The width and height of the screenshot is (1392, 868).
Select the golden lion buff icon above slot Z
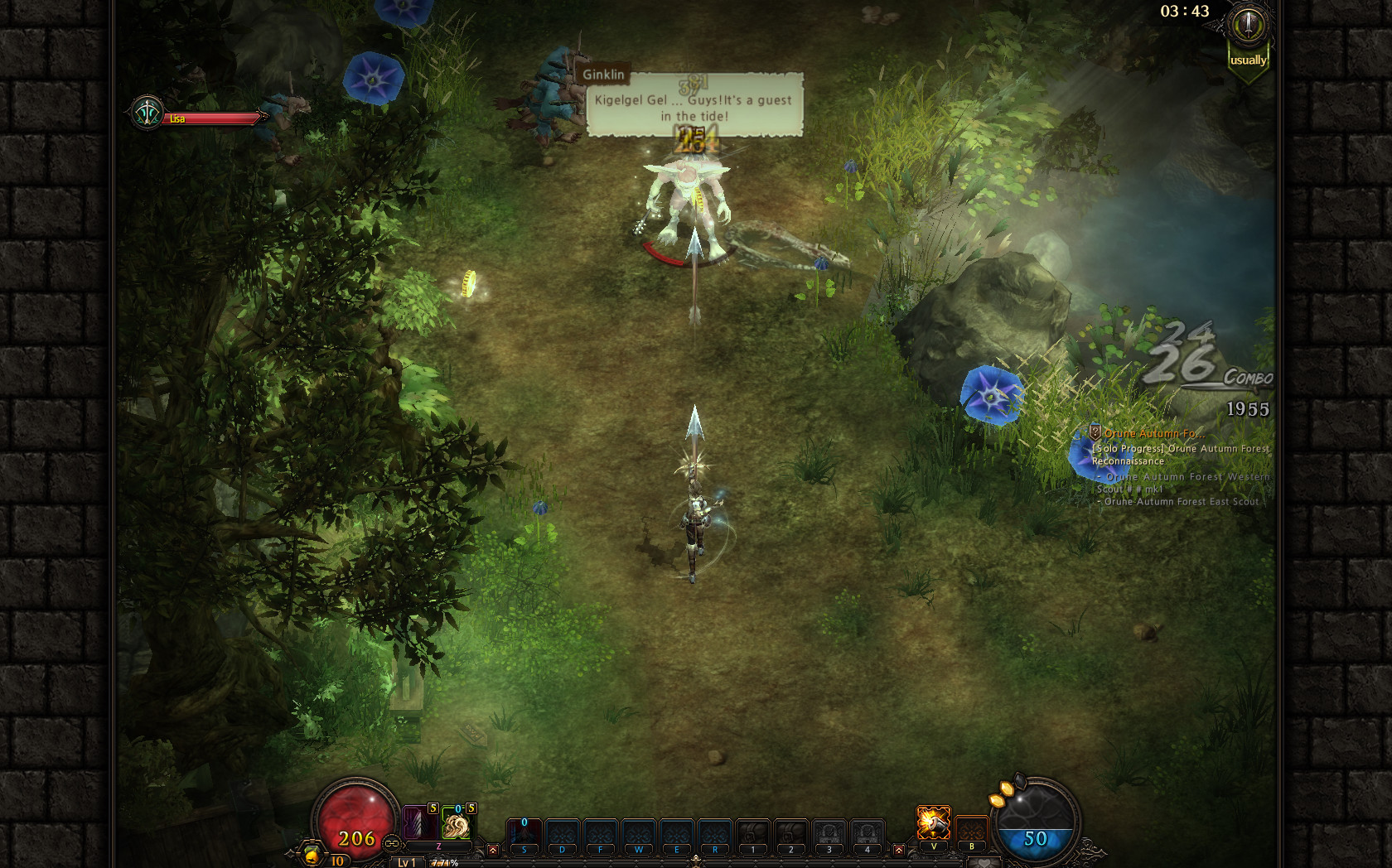coord(457,825)
